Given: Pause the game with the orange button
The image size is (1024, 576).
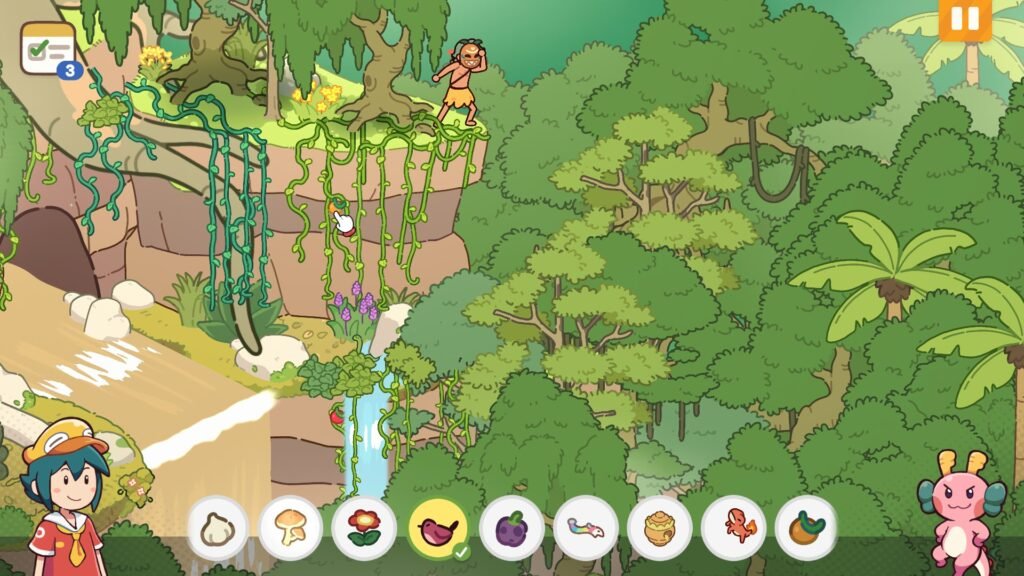Looking at the screenshot, I should (x=964, y=20).
